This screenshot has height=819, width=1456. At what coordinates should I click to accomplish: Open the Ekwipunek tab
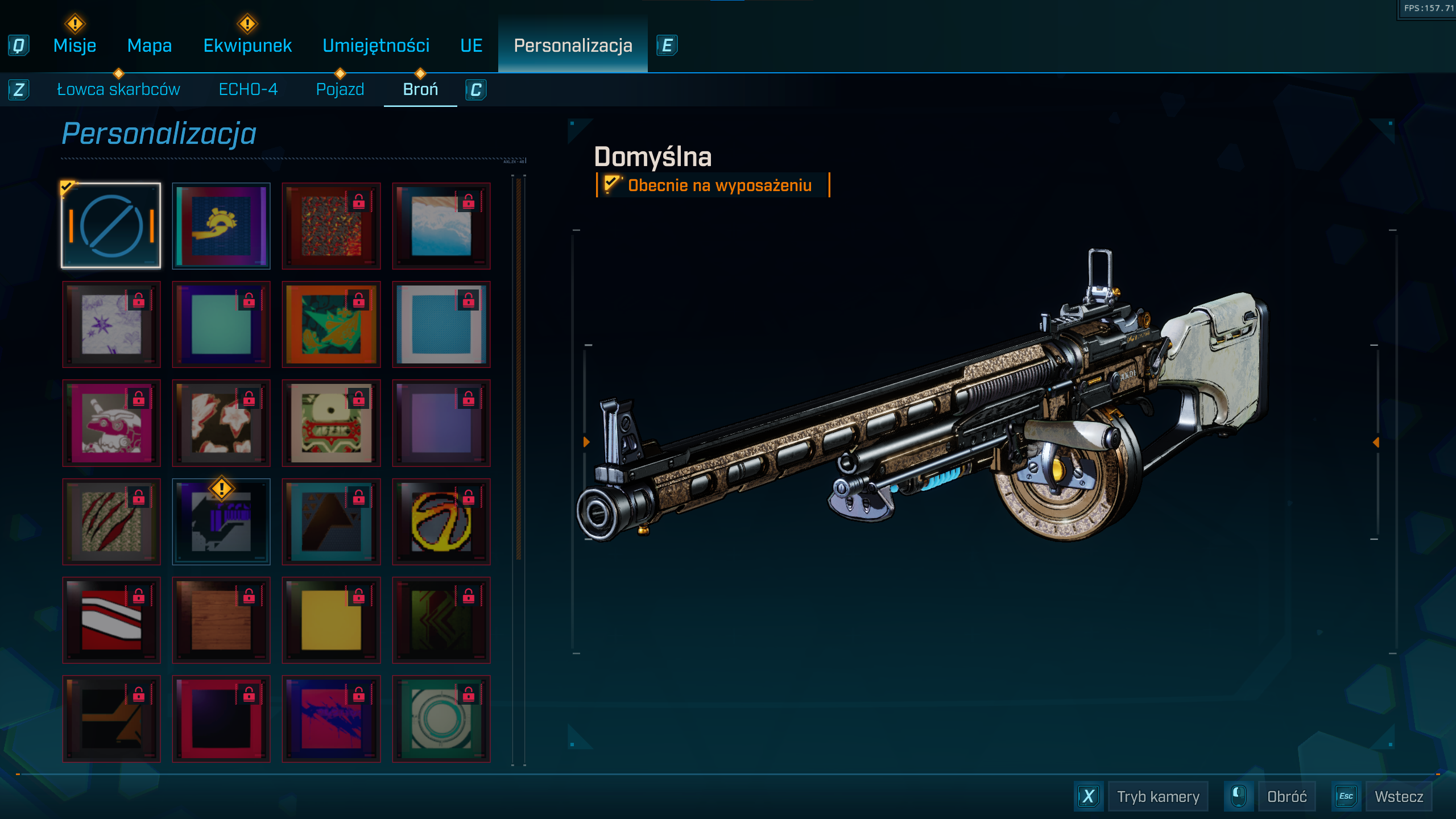[x=247, y=45]
